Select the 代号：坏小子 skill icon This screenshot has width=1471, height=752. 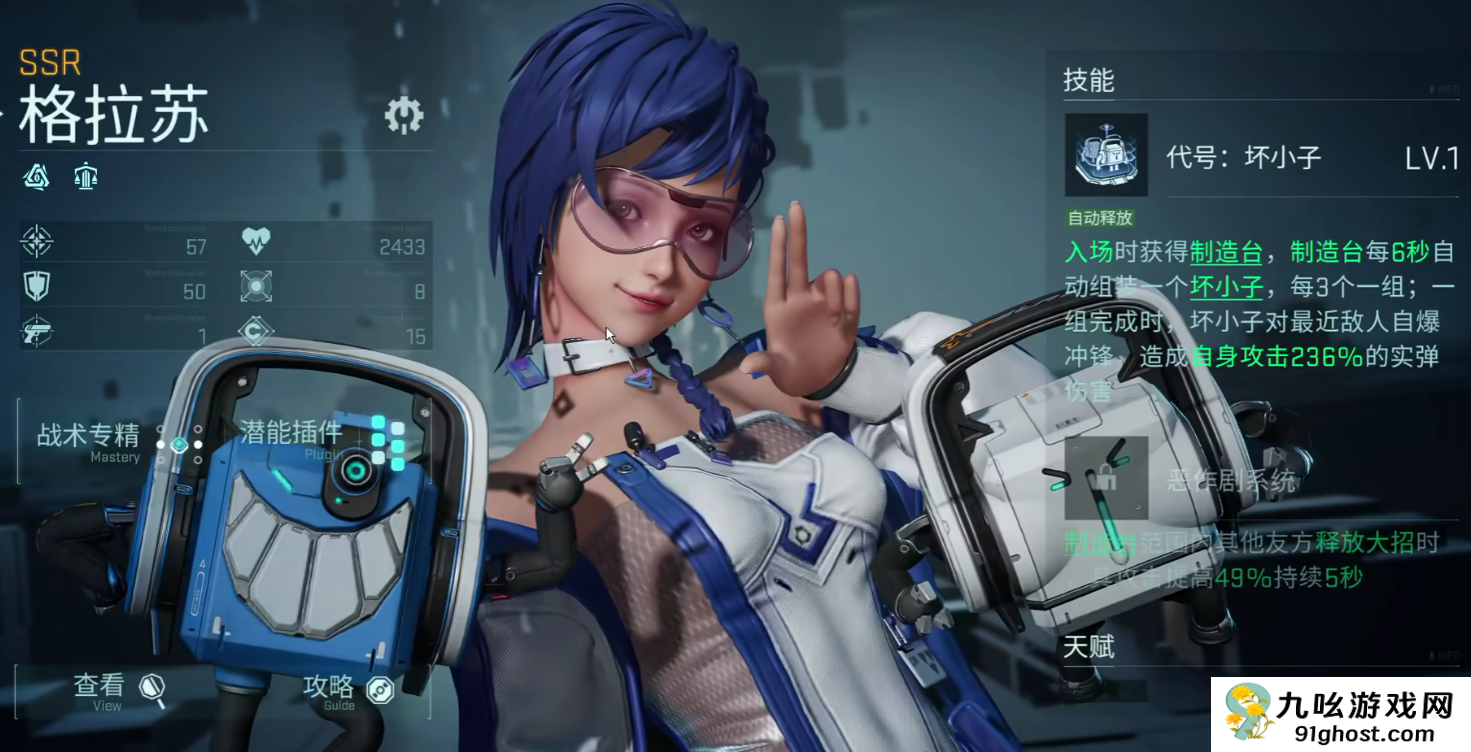tap(1105, 155)
